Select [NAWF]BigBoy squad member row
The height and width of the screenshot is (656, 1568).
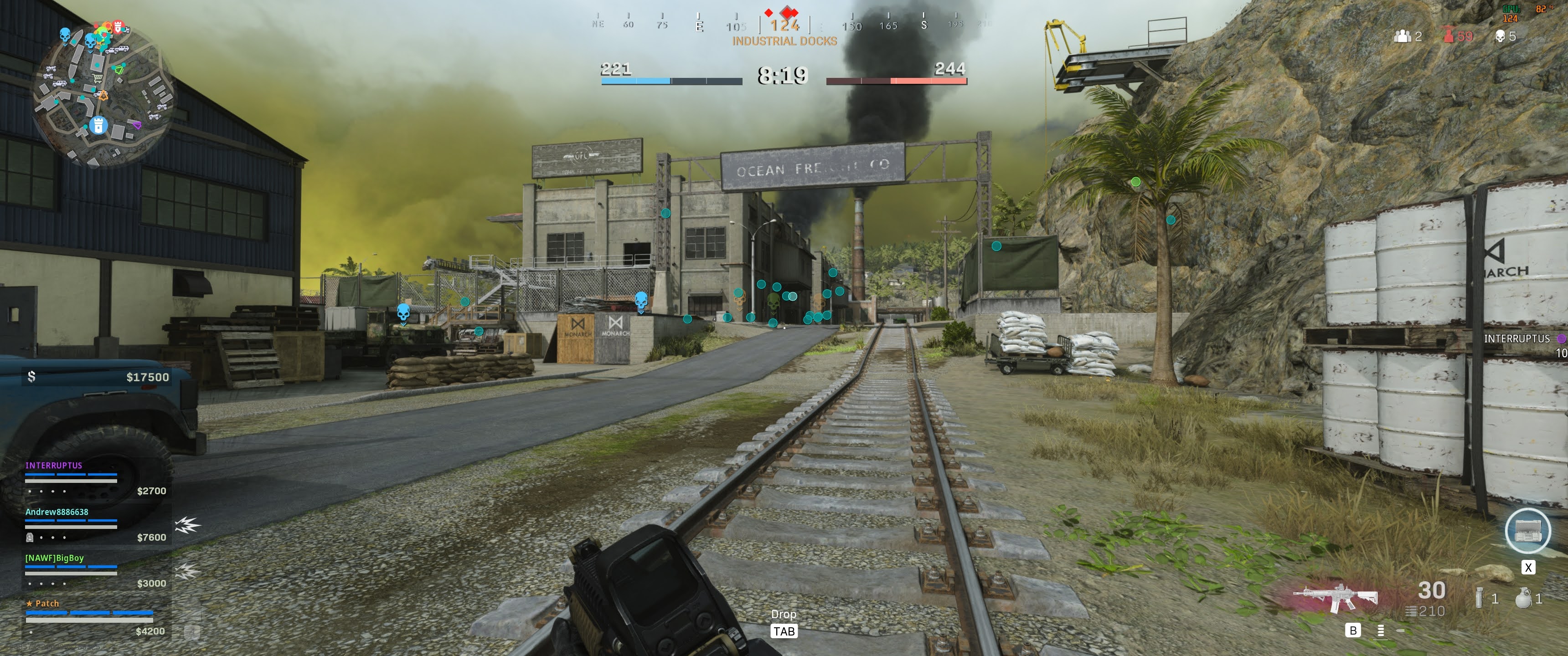[x=54, y=558]
